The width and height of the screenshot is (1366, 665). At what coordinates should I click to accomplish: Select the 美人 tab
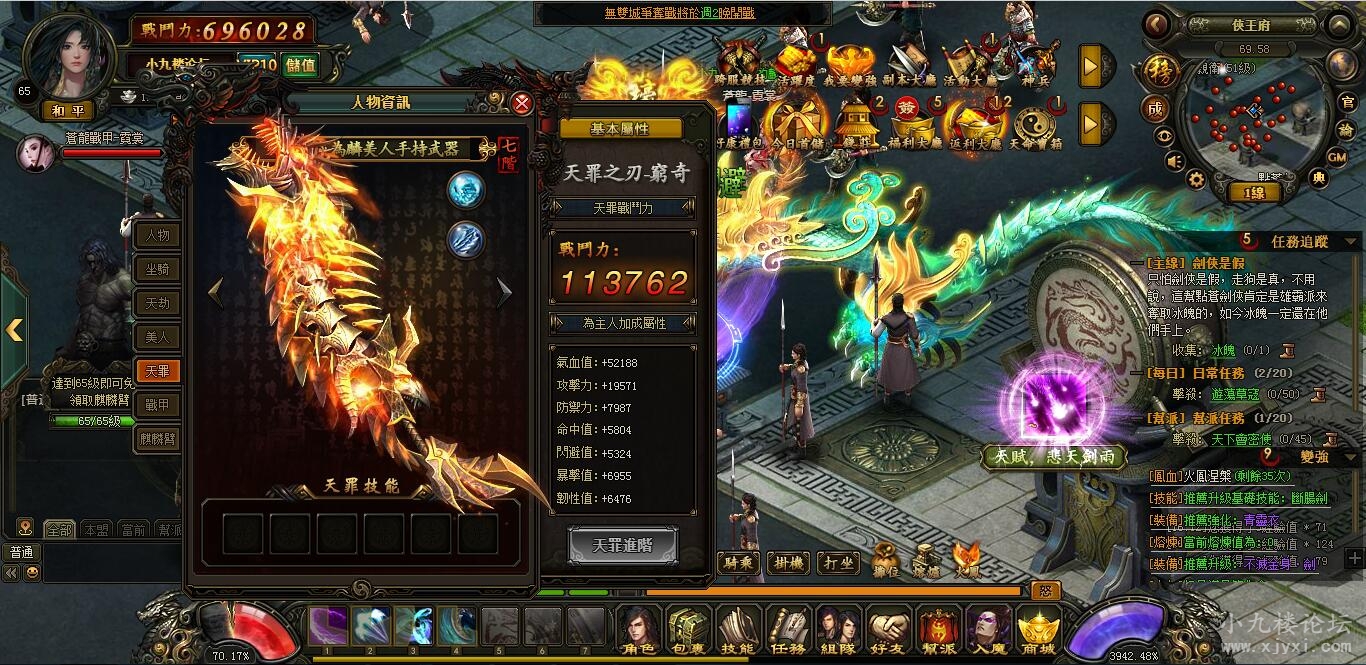(158, 338)
